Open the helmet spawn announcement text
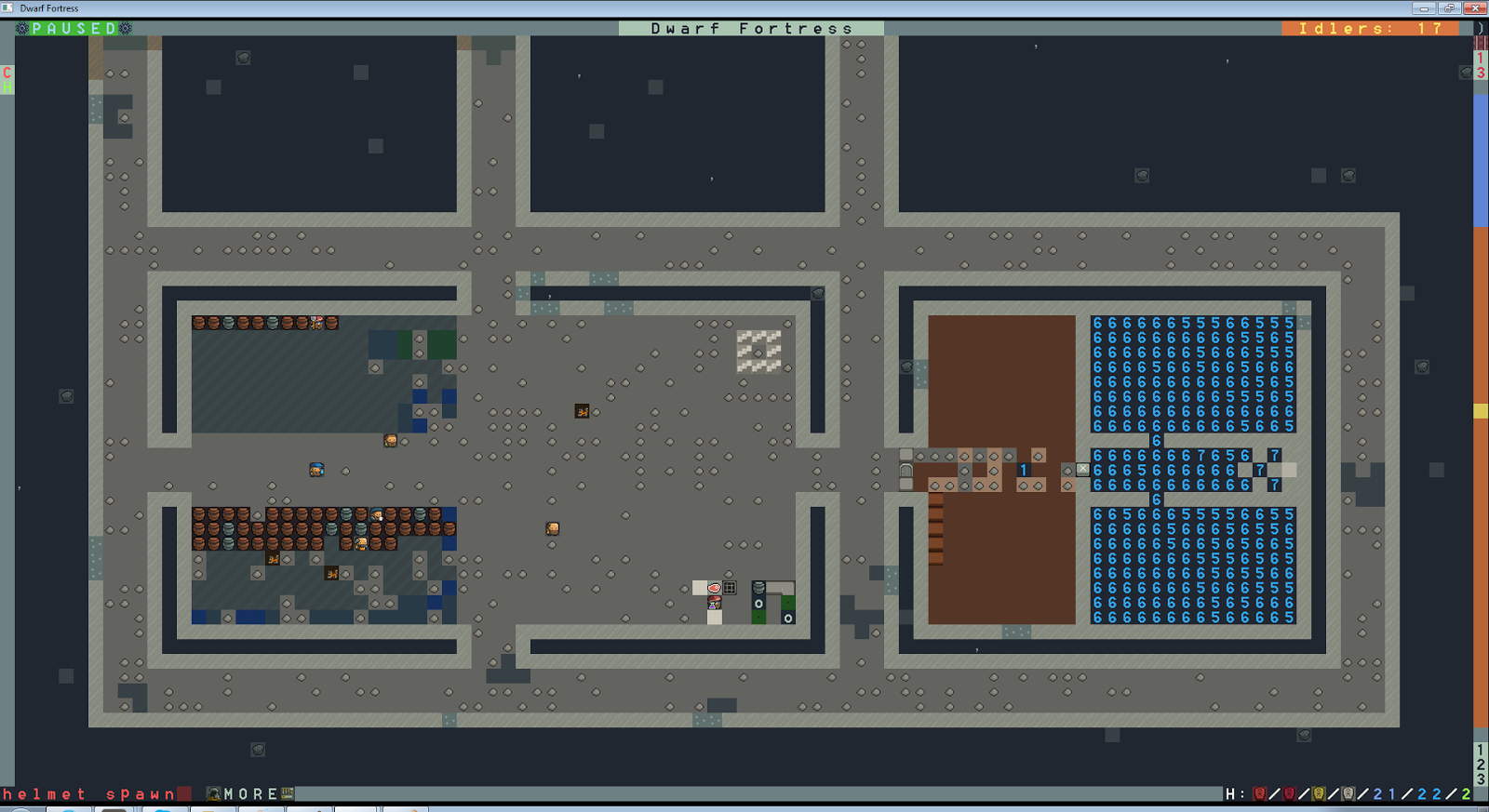This screenshot has height=812, width=1489. coord(88,793)
